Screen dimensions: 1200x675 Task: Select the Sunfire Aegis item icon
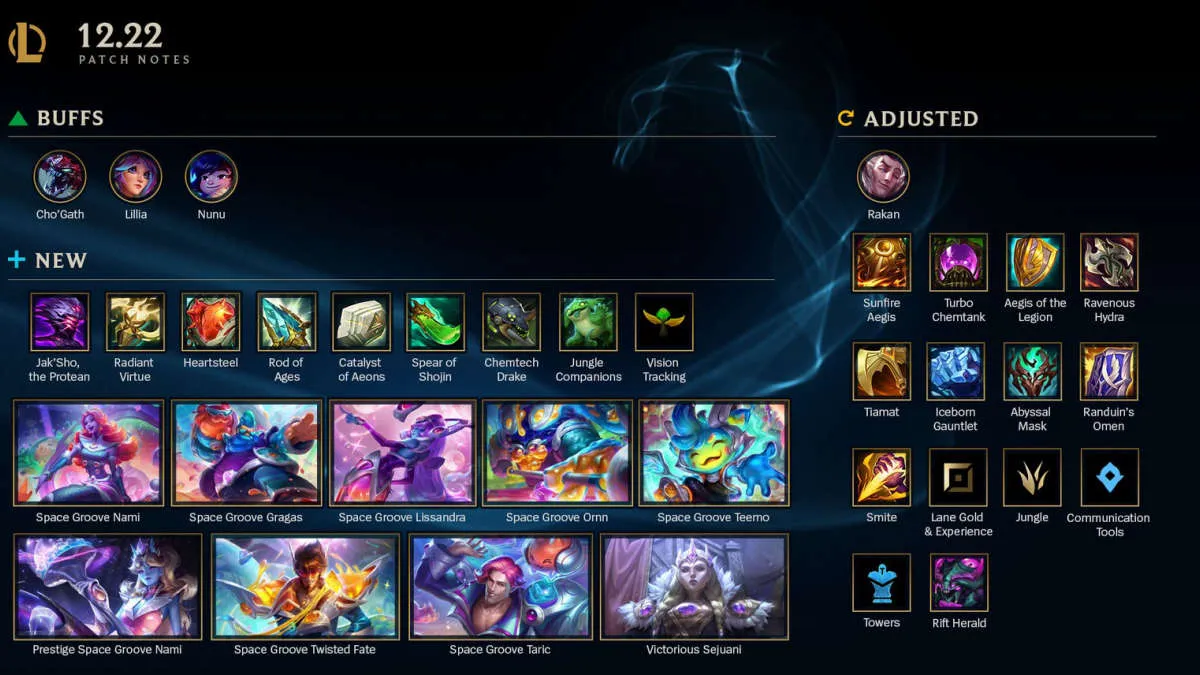[x=882, y=262]
